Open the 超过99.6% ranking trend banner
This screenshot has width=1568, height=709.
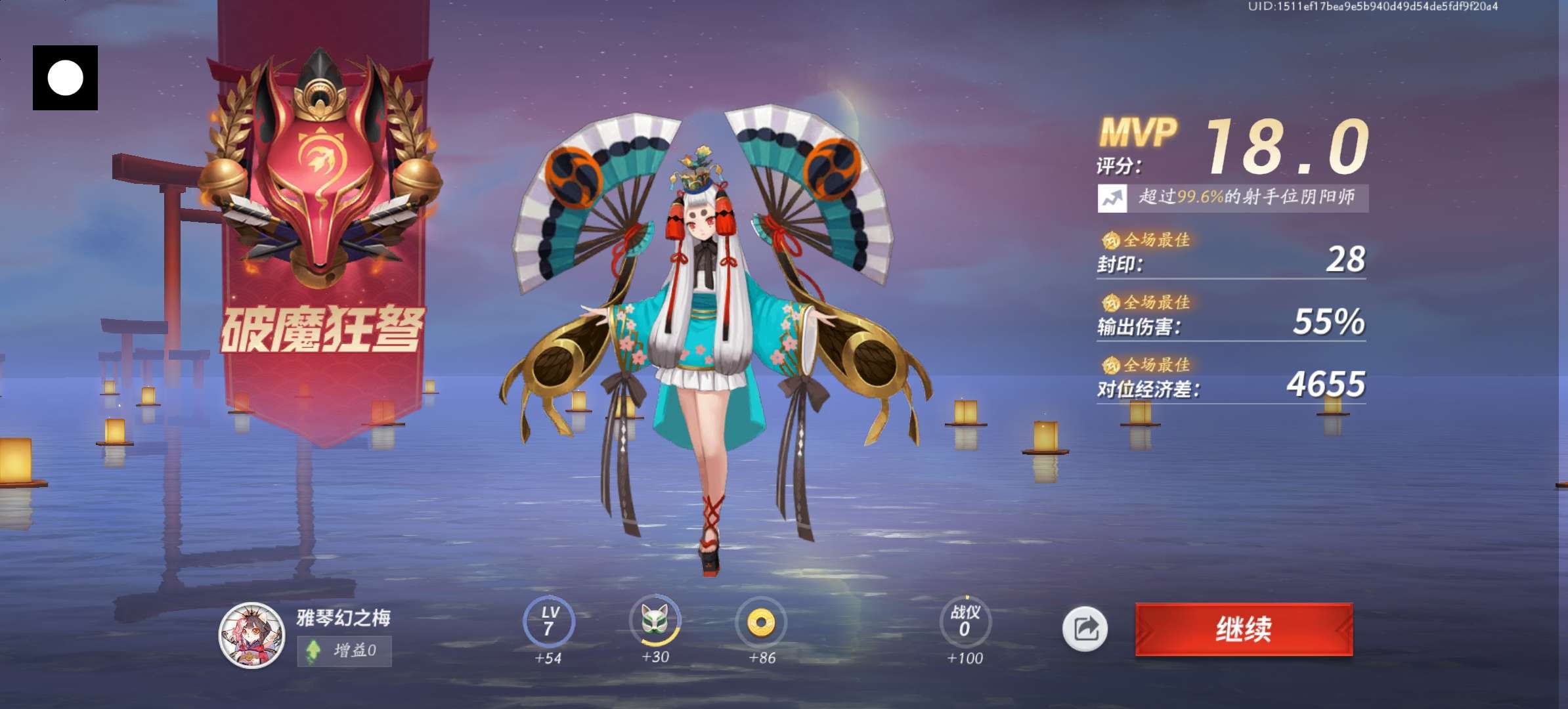[1232, 198]
